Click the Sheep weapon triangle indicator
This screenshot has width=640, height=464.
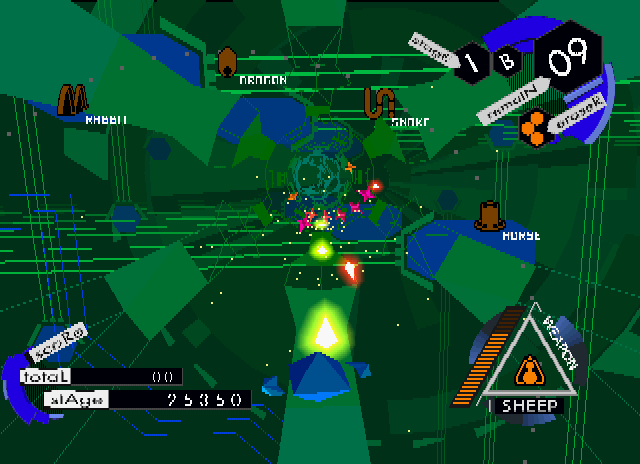click(x=527, y=367)
